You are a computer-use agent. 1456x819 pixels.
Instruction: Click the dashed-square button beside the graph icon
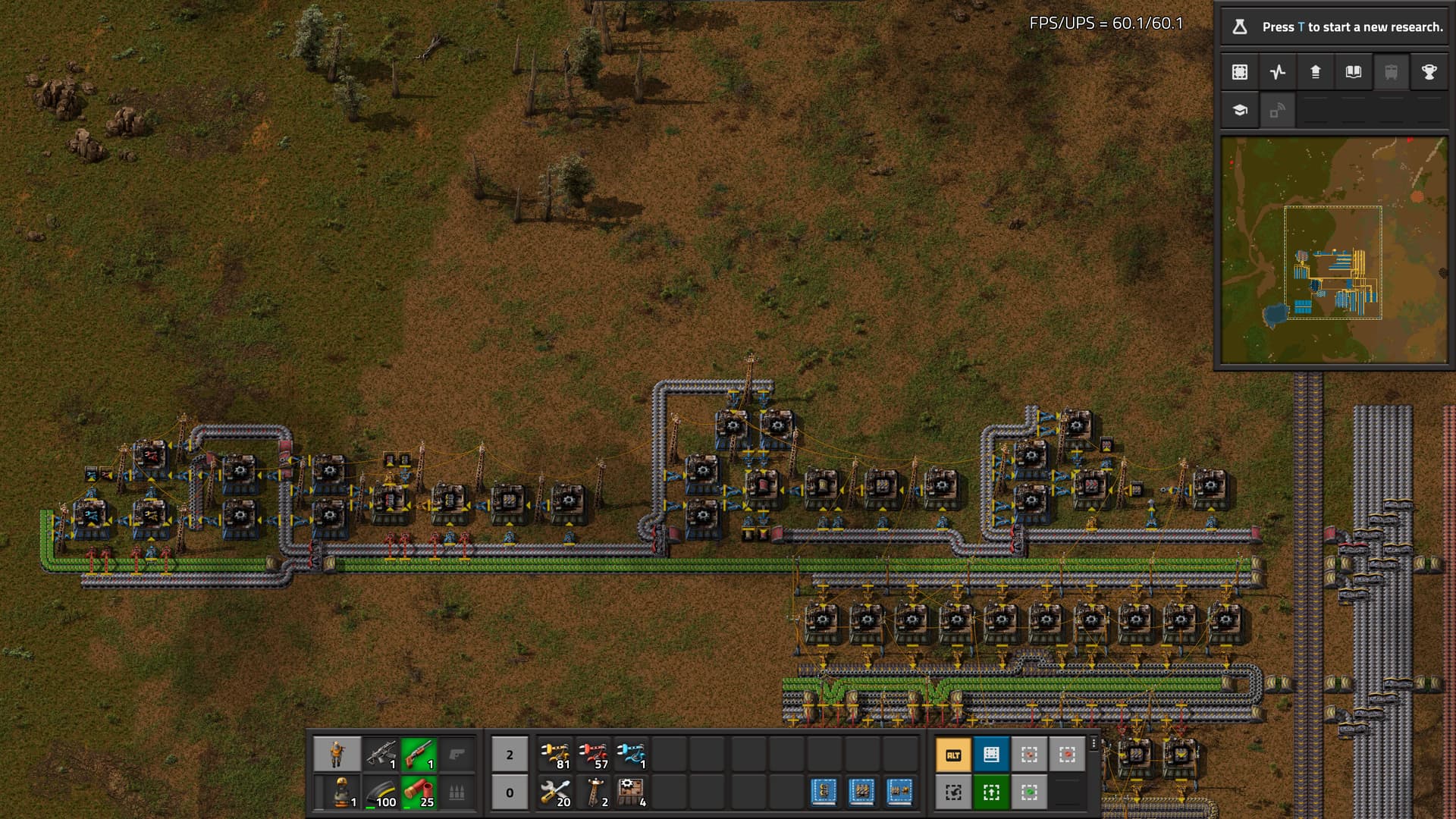click(x=1240, y=72)
